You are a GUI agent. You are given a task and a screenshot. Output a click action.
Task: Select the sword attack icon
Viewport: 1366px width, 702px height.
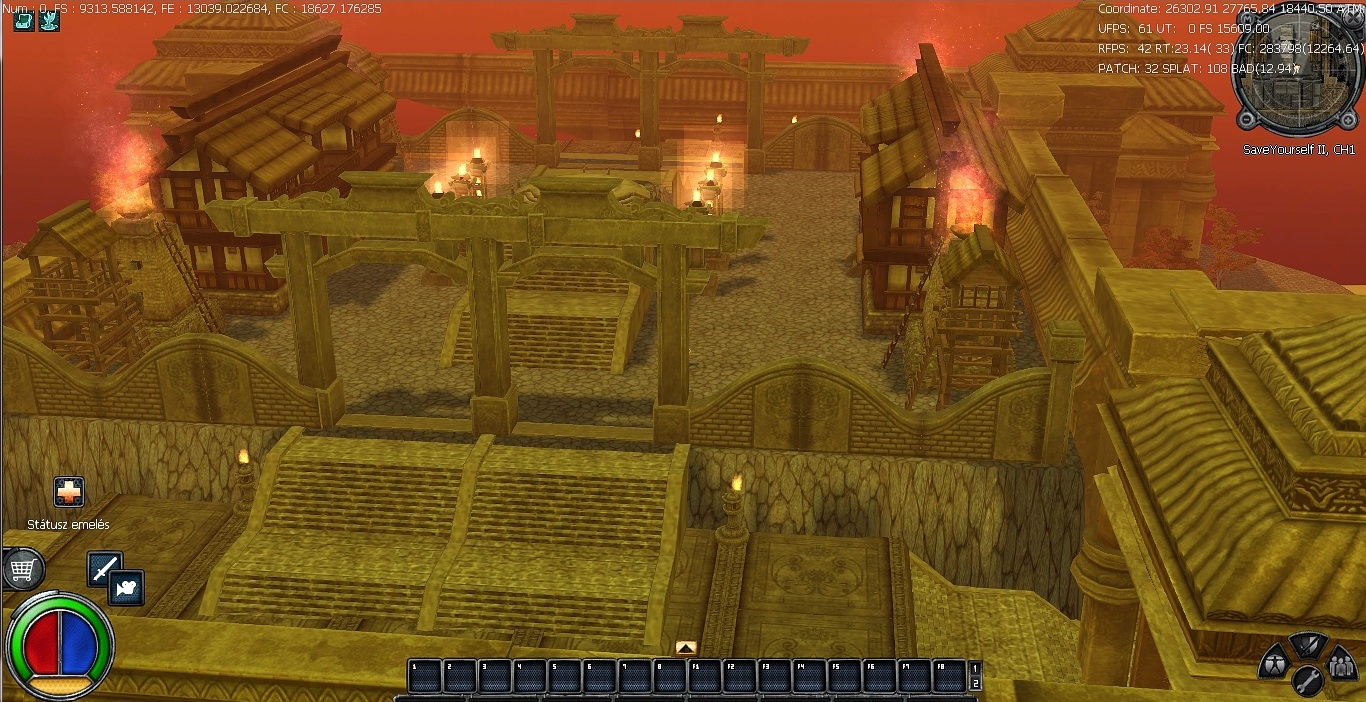(105, 569)
